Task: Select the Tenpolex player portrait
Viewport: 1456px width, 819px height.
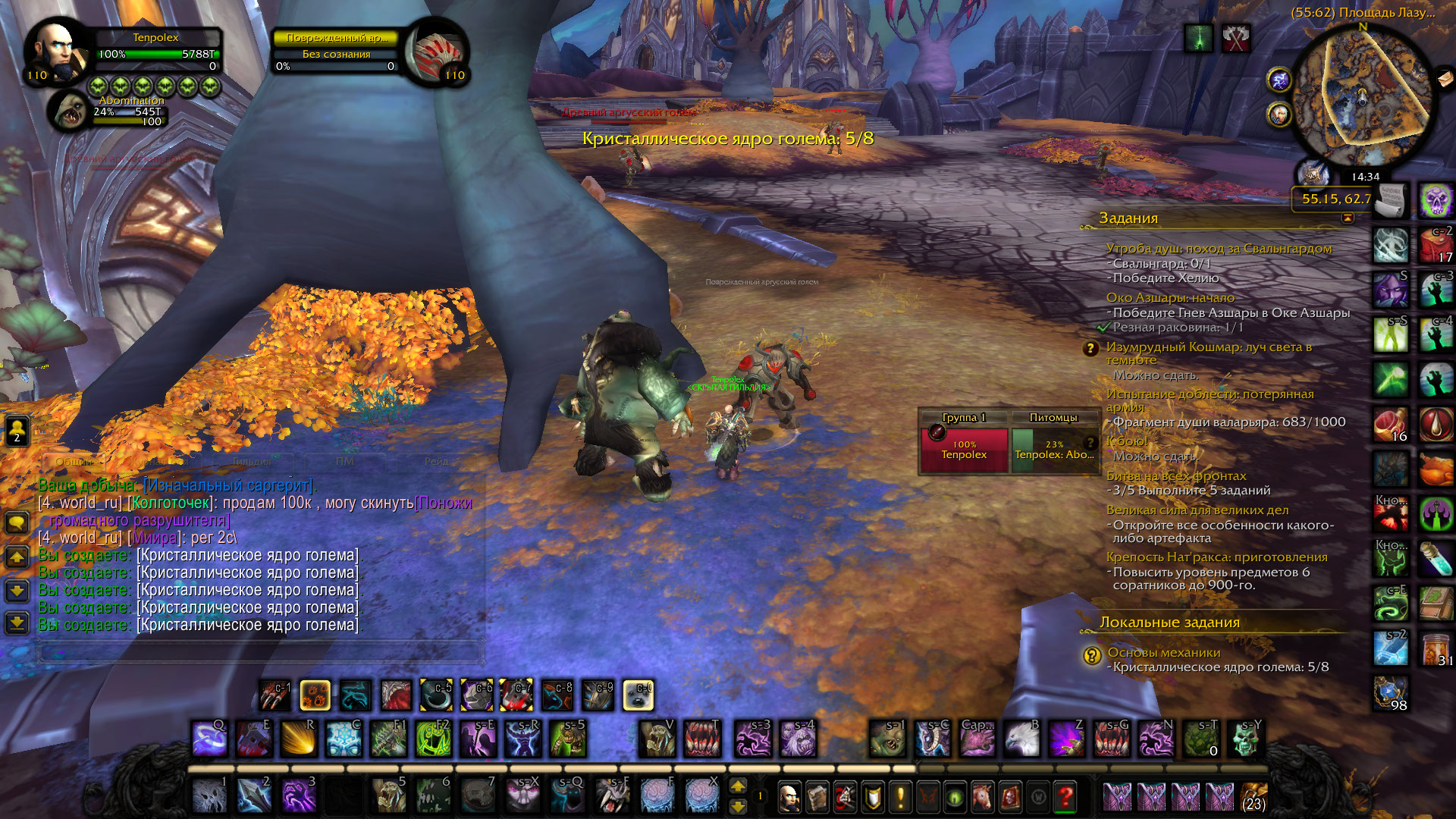Action: click(x=57, y=52)
